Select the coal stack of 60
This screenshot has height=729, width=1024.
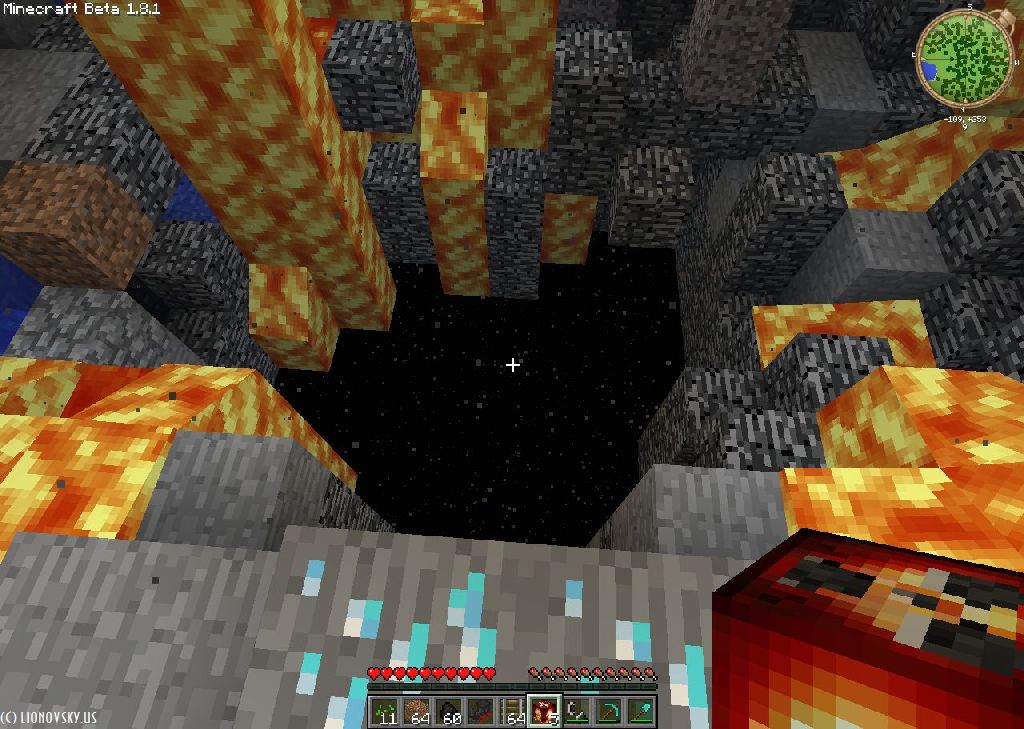tap(449, 711)
